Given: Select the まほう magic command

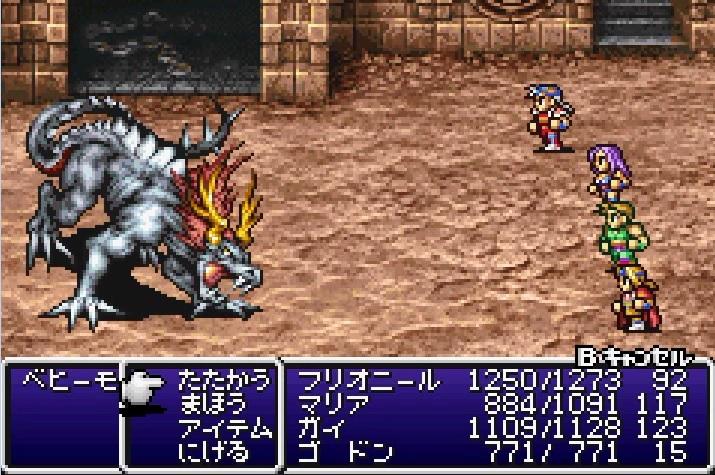Looking at the screenshot, I should (224, 403).
